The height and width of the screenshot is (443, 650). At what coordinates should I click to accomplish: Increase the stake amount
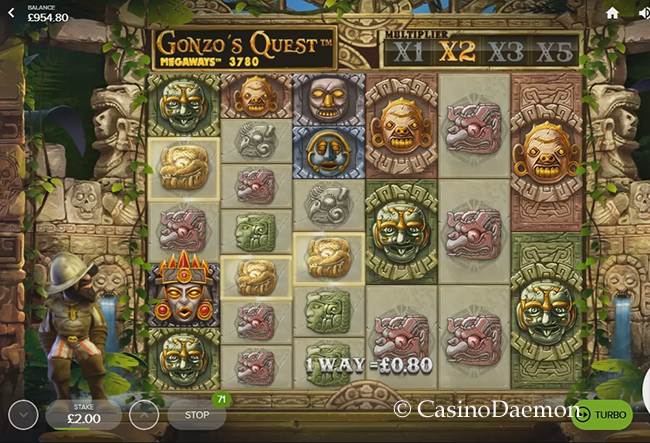[143, 413]
